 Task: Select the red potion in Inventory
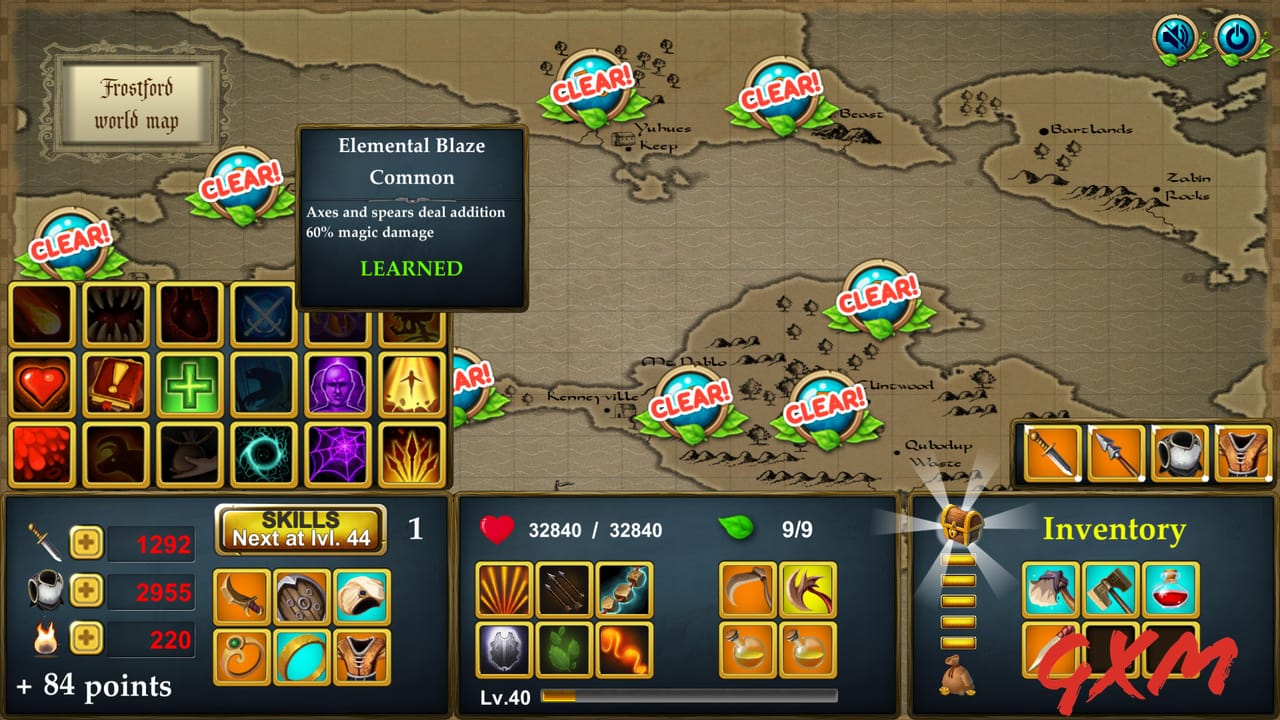[1168, 590]
